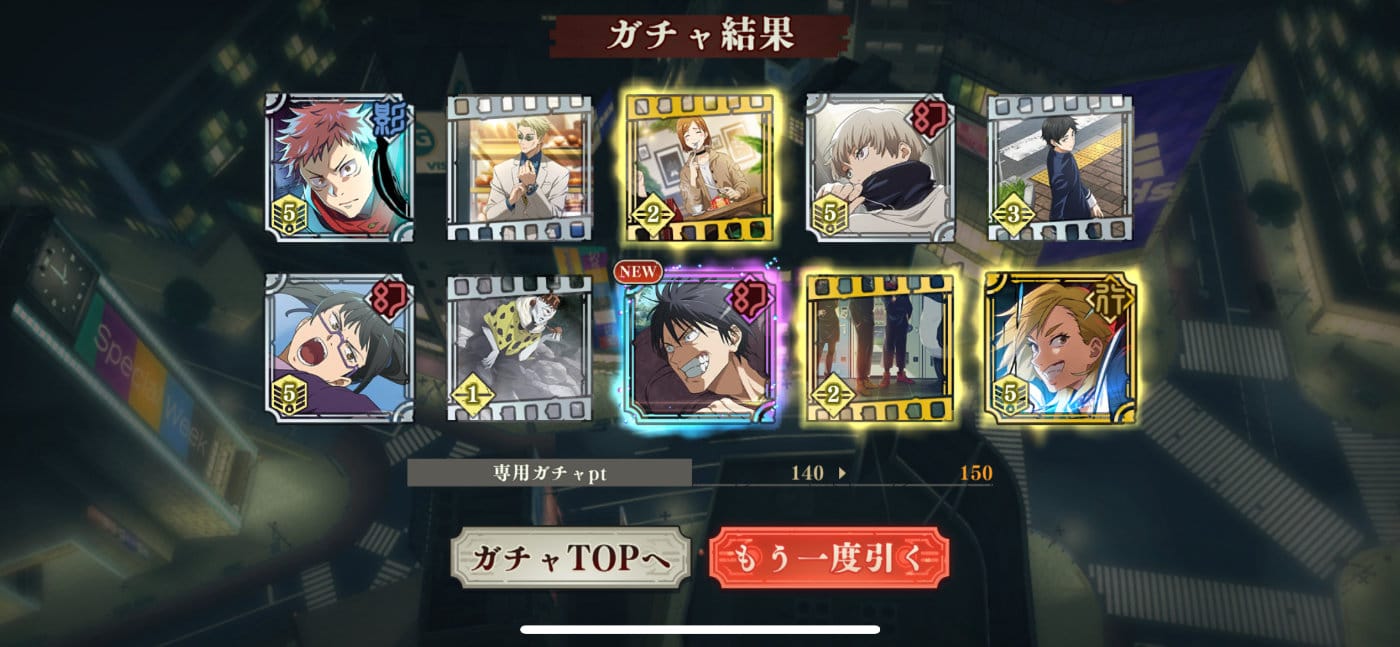
Task: Open the gold-framed girl at desk card
Action: point(700,167)
